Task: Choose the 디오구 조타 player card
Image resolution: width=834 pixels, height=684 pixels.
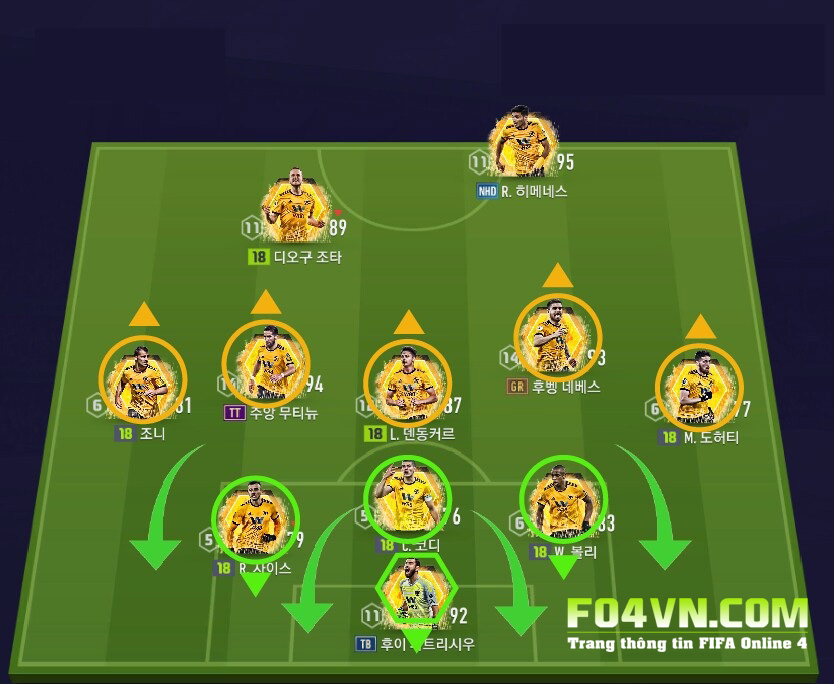Action: (x=294, y=211)
